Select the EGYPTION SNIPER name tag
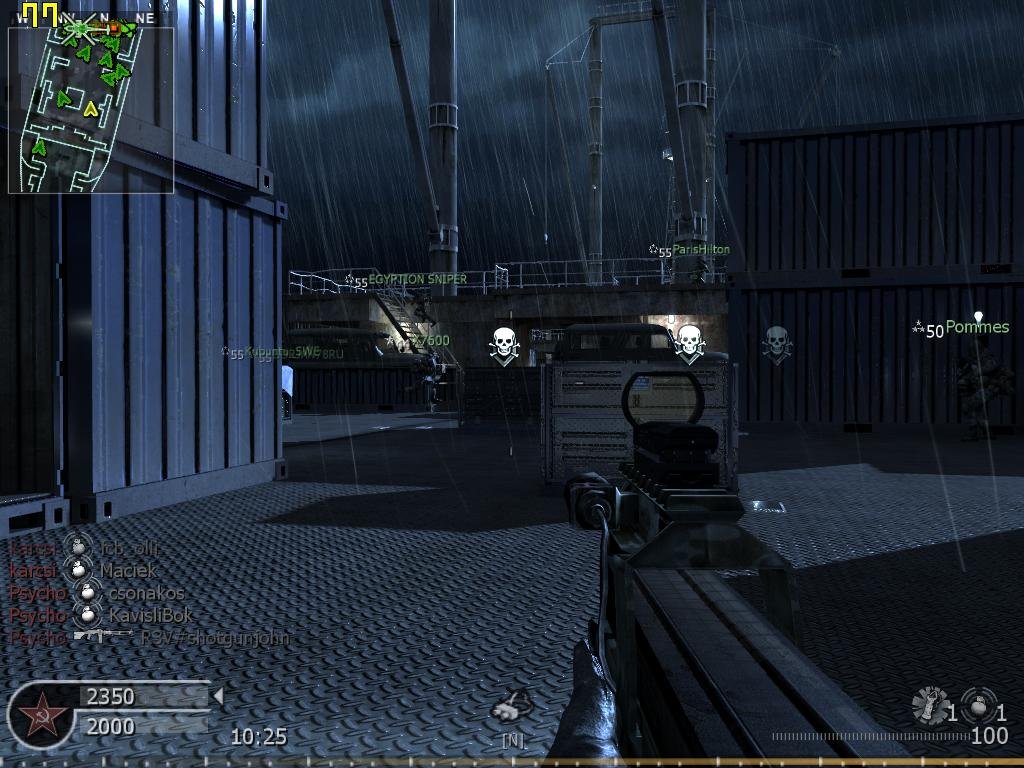The image size is (1024, 768). tap(416, 280)
